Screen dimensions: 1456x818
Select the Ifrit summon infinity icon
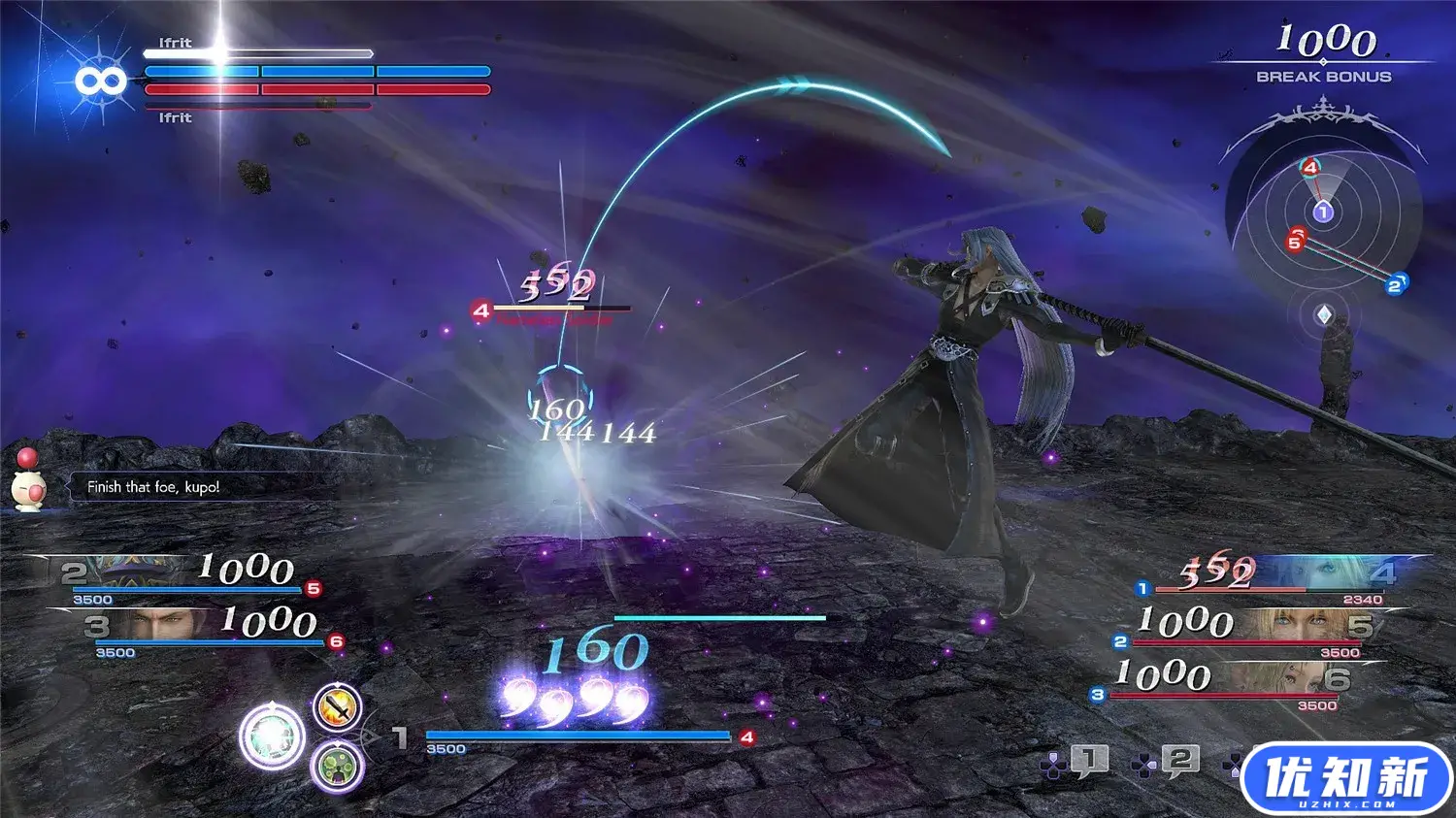tap(101, 82)
